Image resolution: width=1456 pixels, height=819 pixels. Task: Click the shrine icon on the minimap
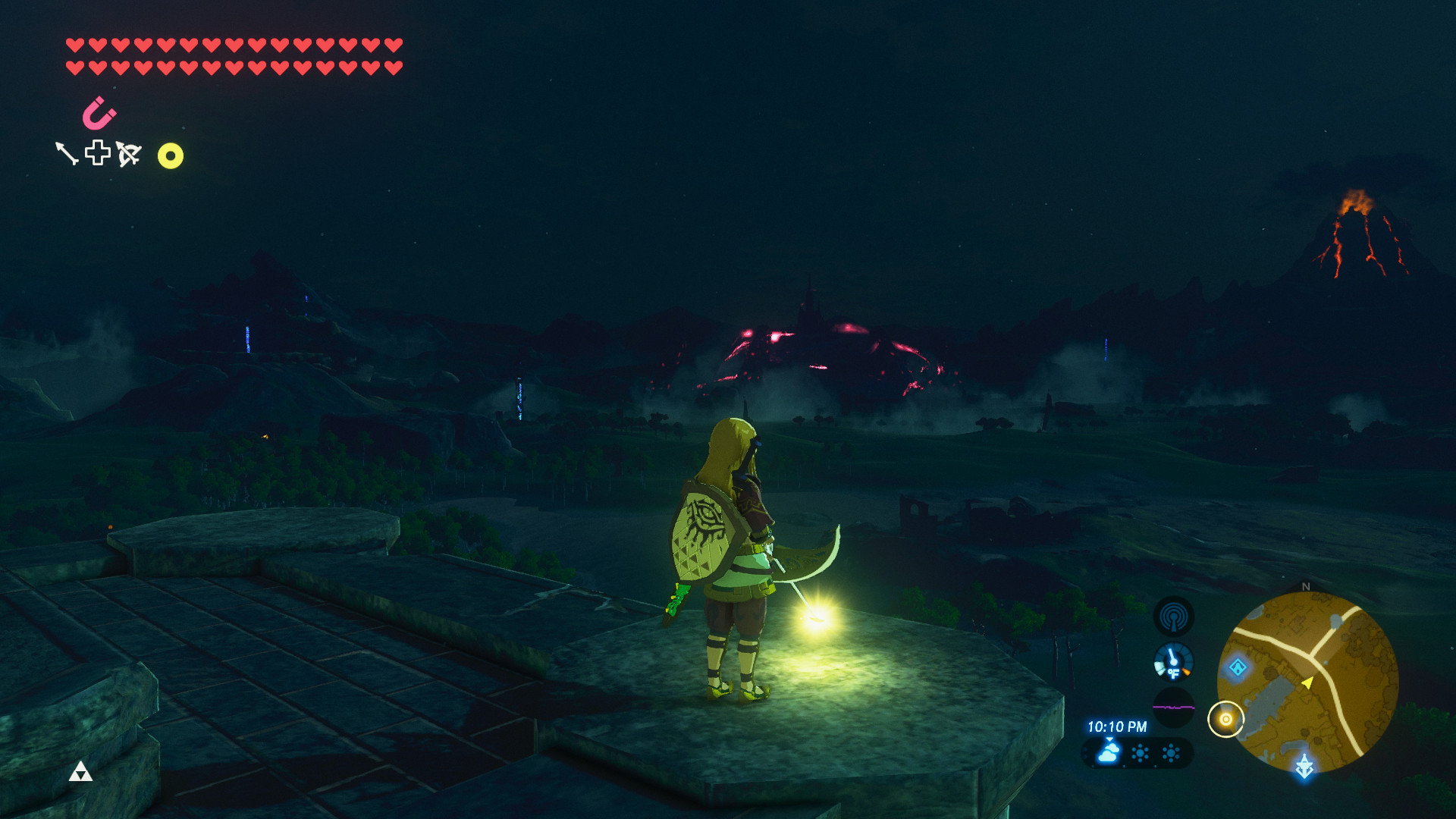coord(1238,667)
